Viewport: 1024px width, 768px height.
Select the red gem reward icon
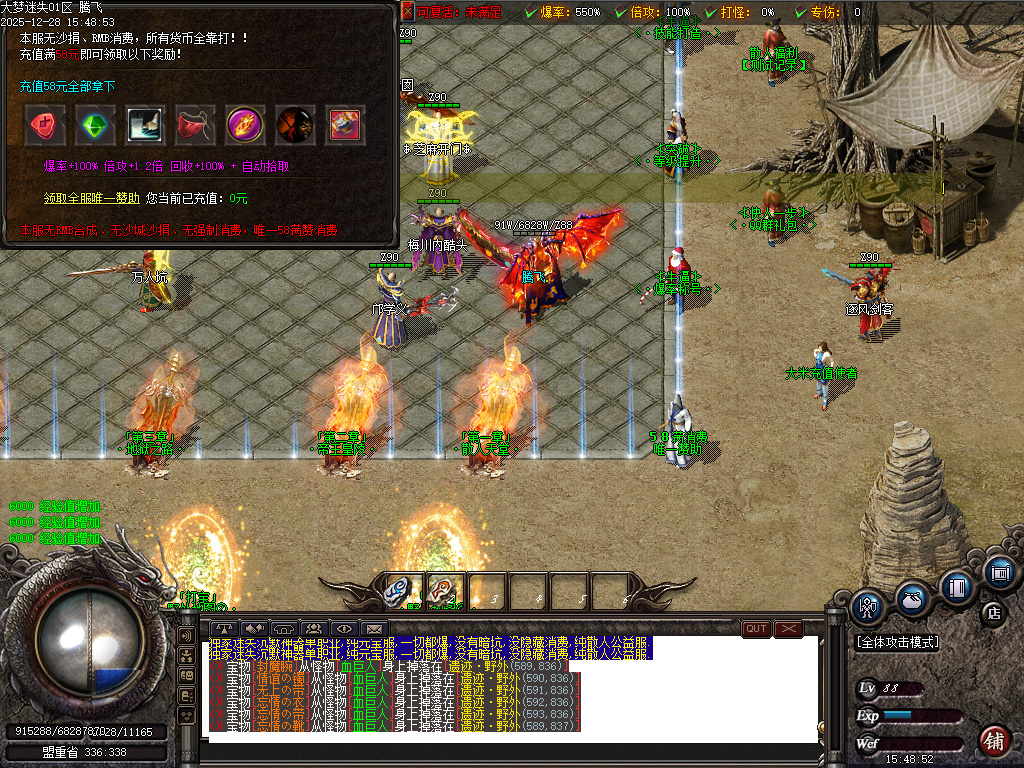[x=44, y=125]
